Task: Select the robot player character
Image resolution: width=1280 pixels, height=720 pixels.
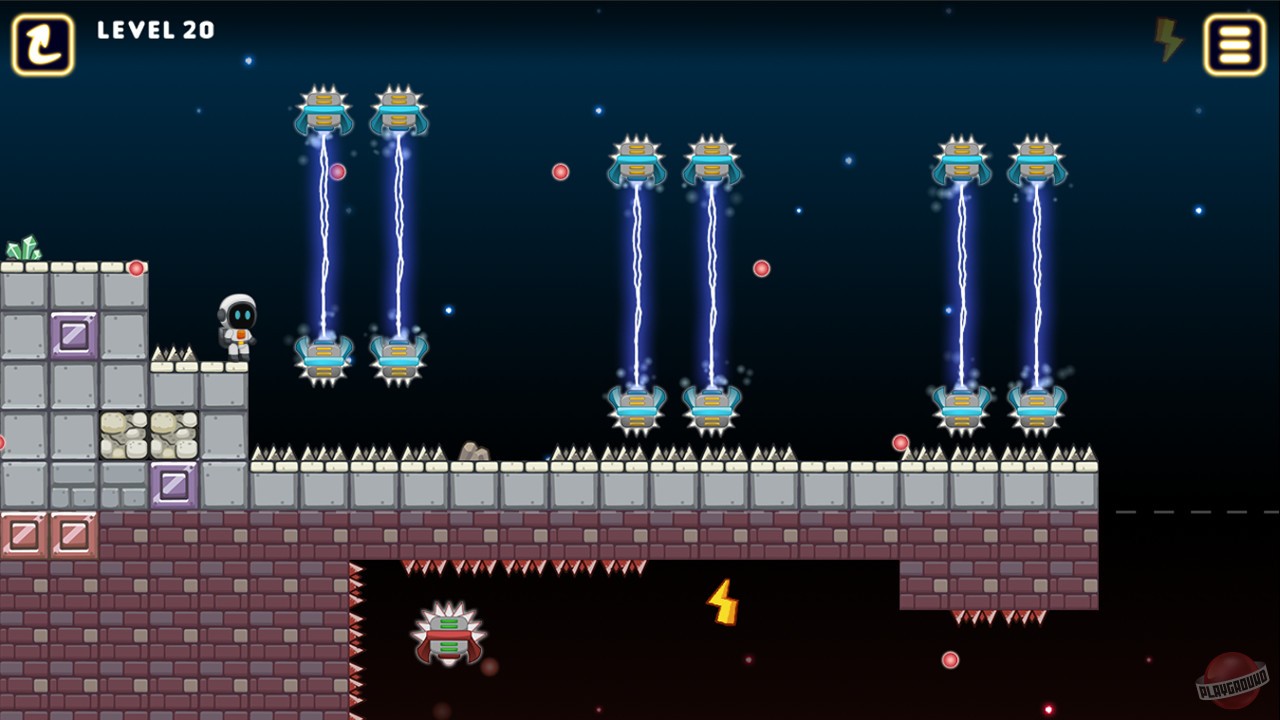Action: tap(235, 320)
